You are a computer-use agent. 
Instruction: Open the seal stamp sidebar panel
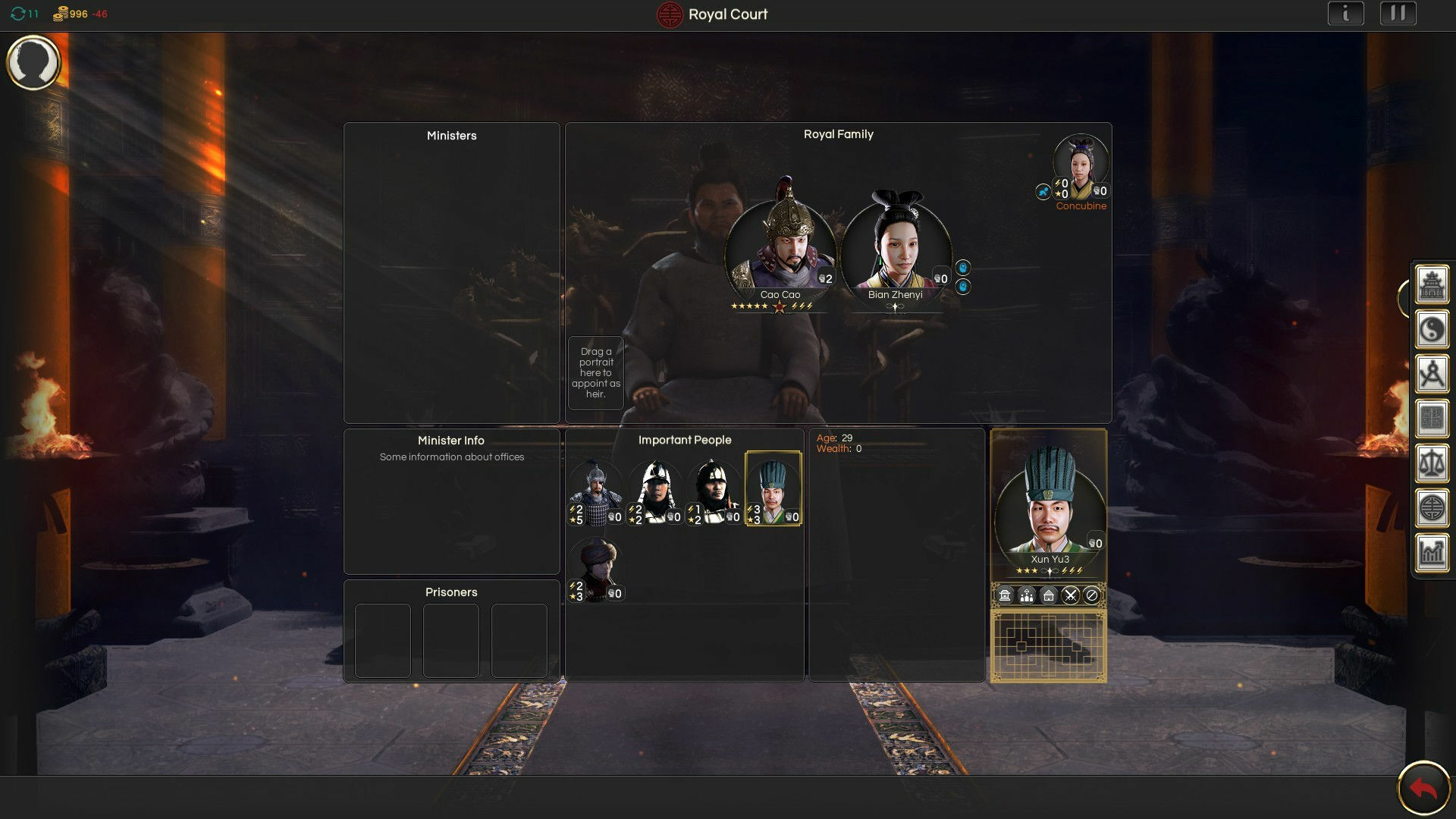tap(1432, 413)
